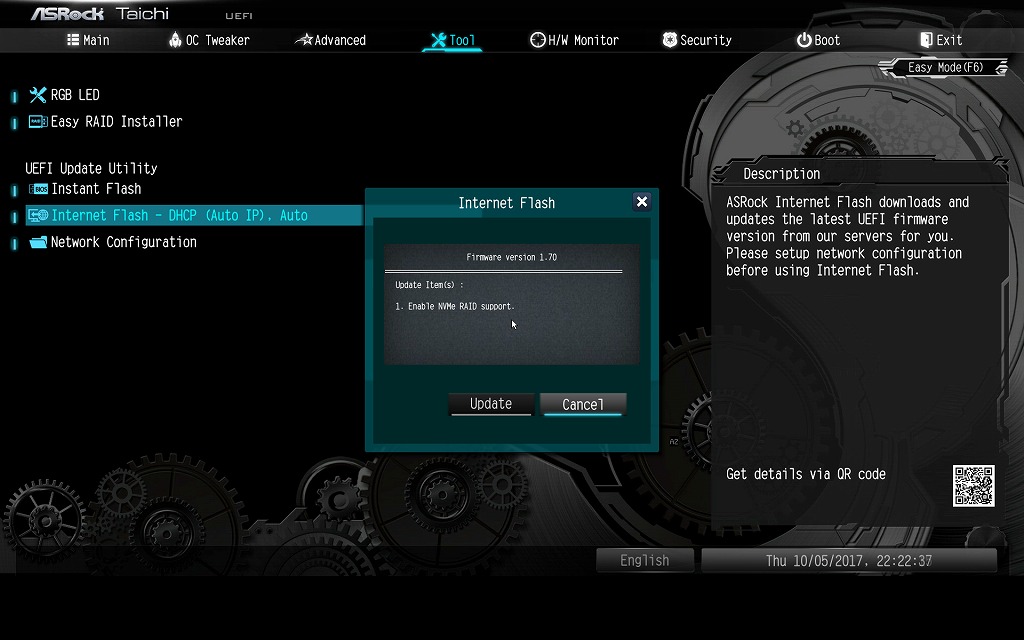Switch to the Boot tab

[818, 40]
